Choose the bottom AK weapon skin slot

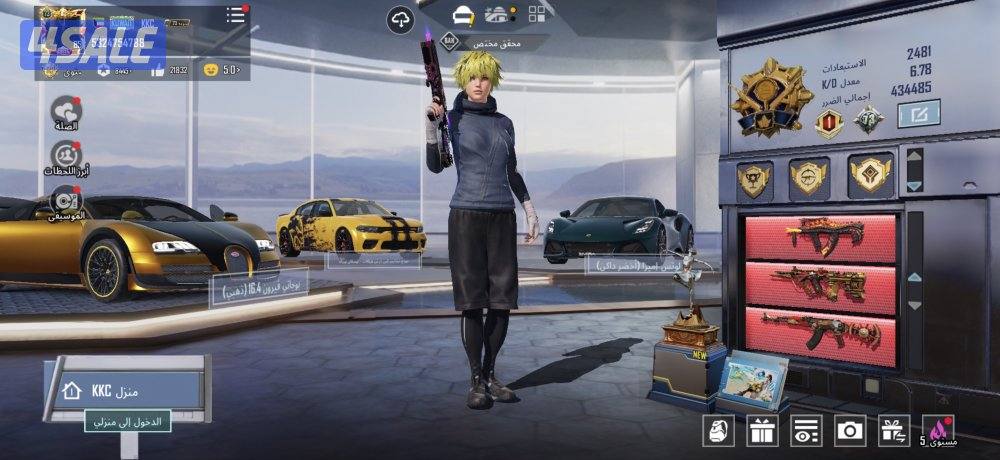(x=820, y=329)
